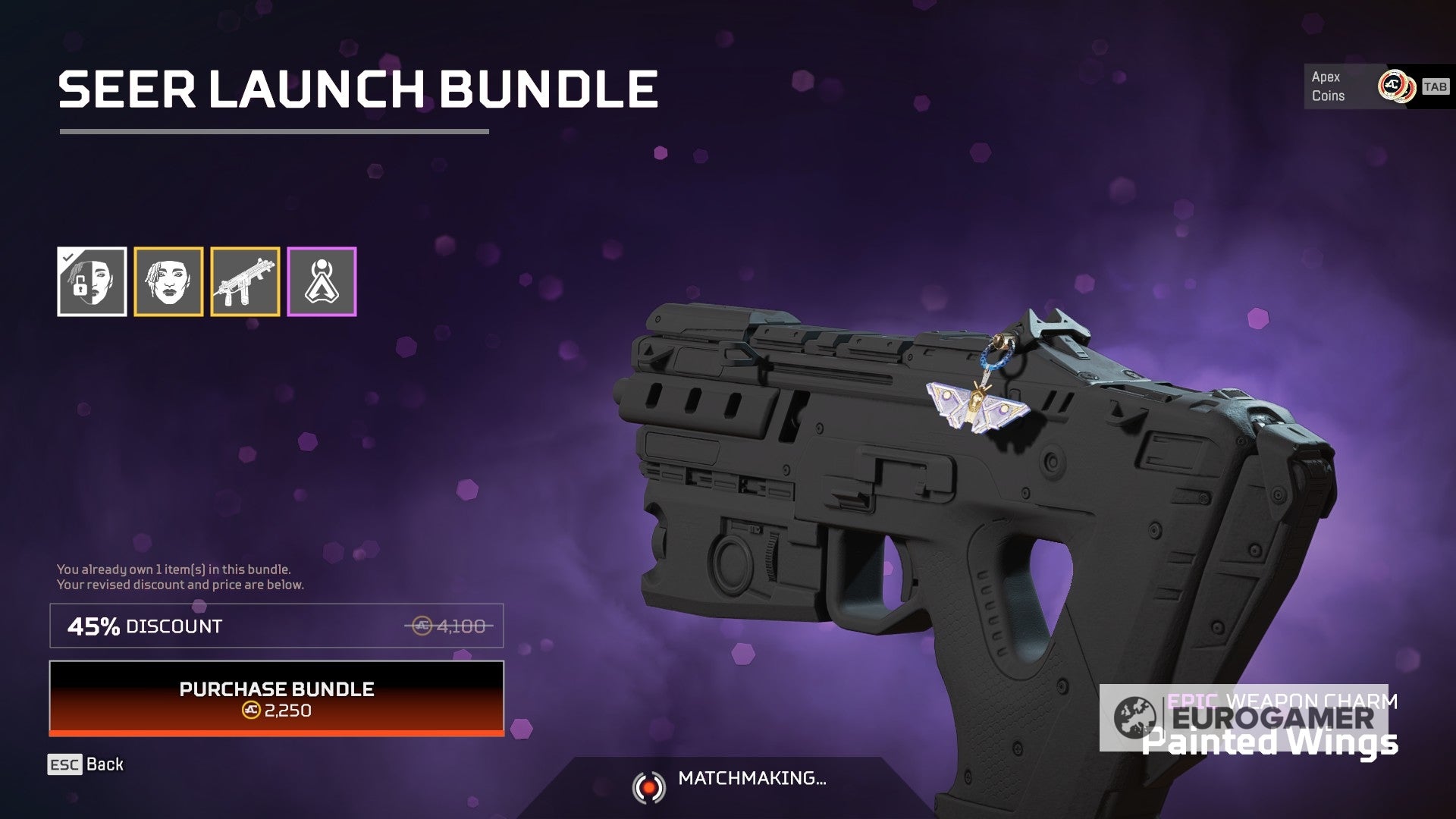Click the coin icon beside the 2,250 price

(250, 711)
